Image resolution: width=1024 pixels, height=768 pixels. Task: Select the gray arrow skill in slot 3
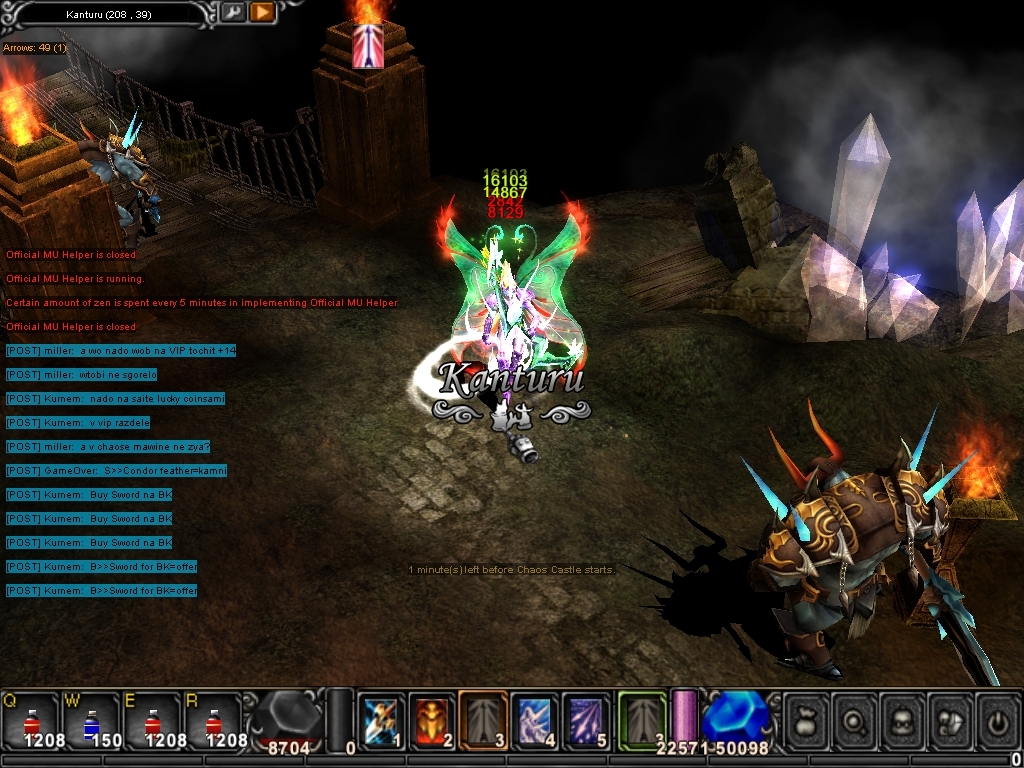tap(484, 720)
